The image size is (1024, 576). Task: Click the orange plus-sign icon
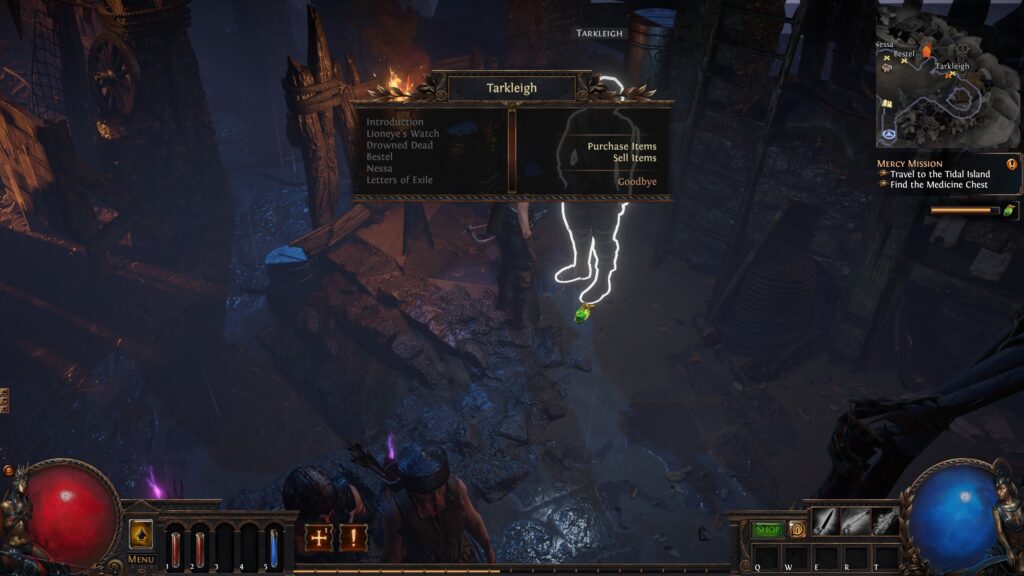coord(319,537)
